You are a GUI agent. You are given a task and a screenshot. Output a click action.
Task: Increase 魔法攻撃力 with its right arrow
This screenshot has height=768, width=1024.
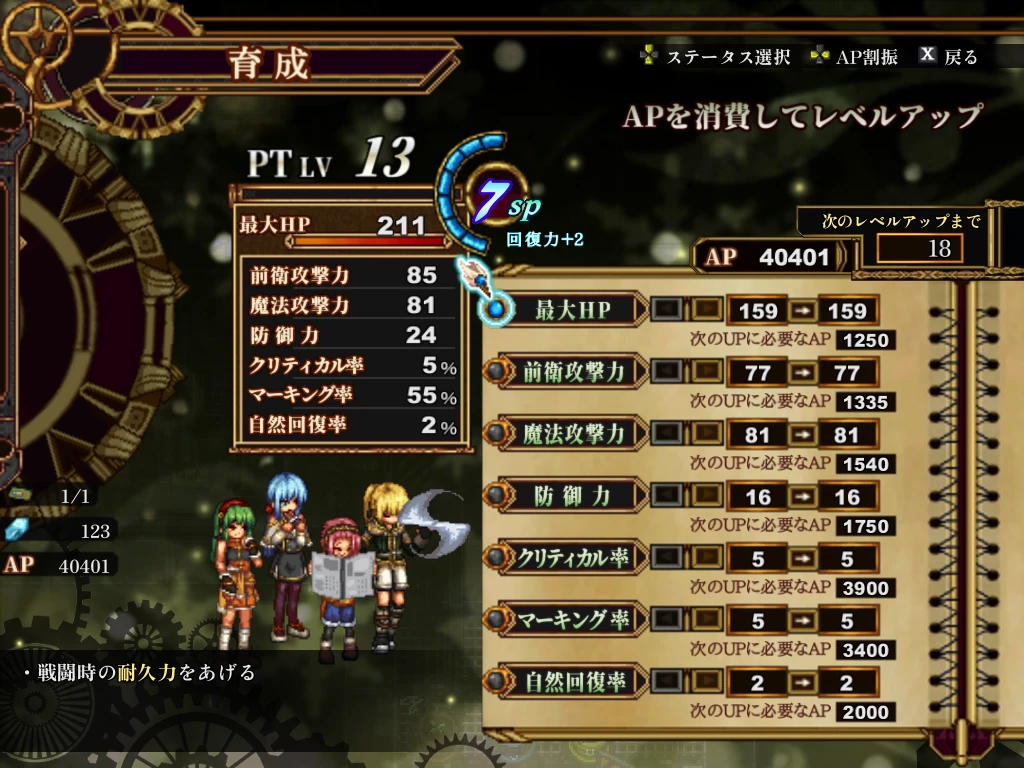[x=706, y=434]
